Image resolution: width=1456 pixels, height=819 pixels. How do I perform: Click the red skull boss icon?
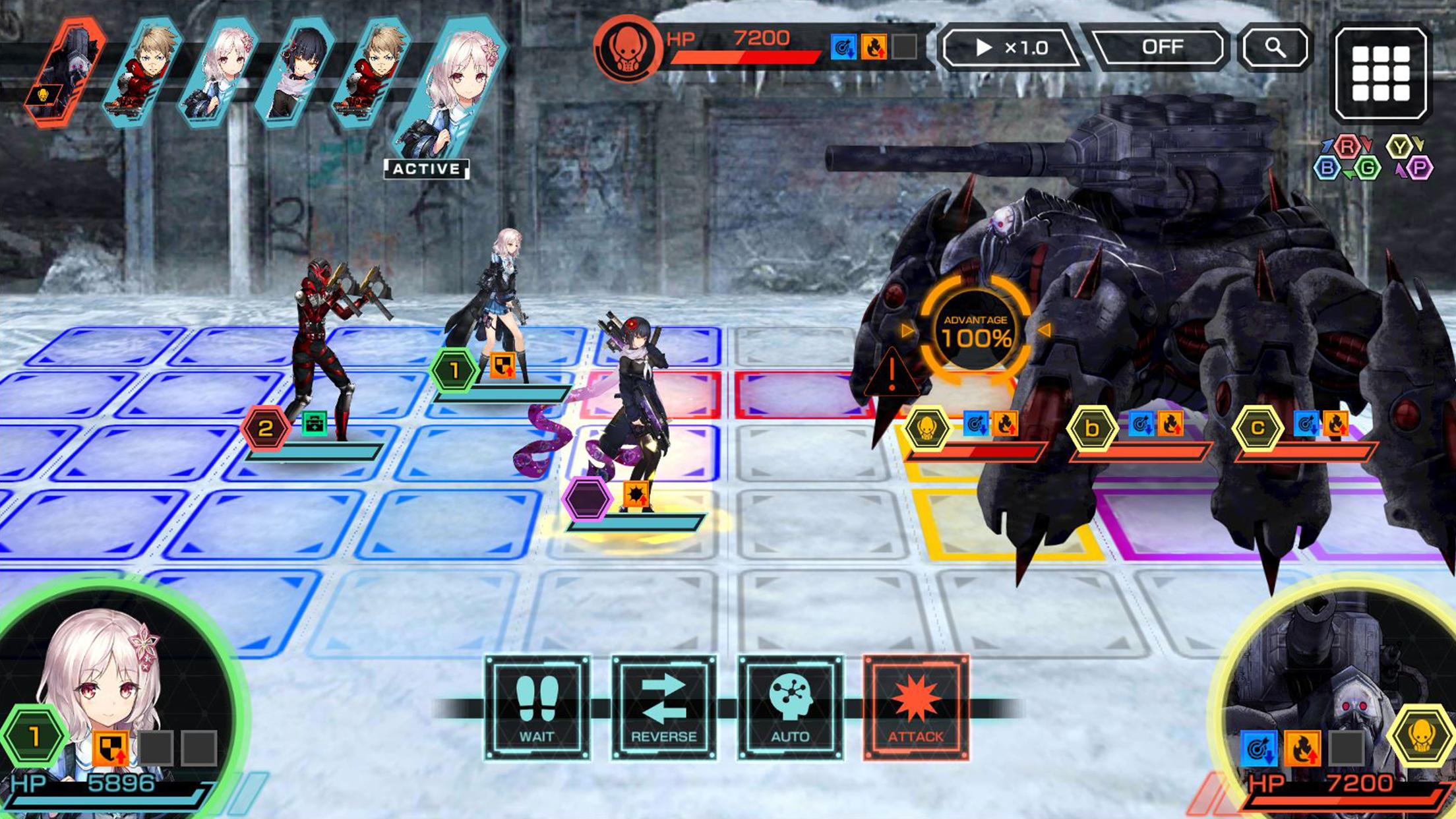[x=627, y=49]
